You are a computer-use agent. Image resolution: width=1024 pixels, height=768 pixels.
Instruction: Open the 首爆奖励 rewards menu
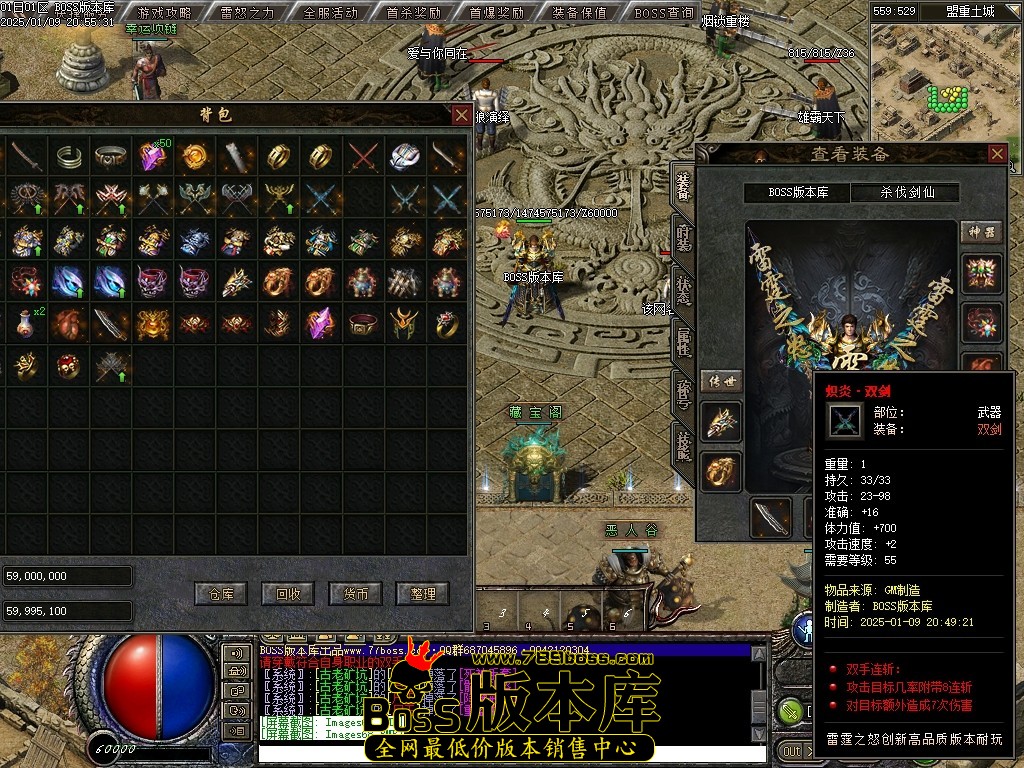click(496, 13)
